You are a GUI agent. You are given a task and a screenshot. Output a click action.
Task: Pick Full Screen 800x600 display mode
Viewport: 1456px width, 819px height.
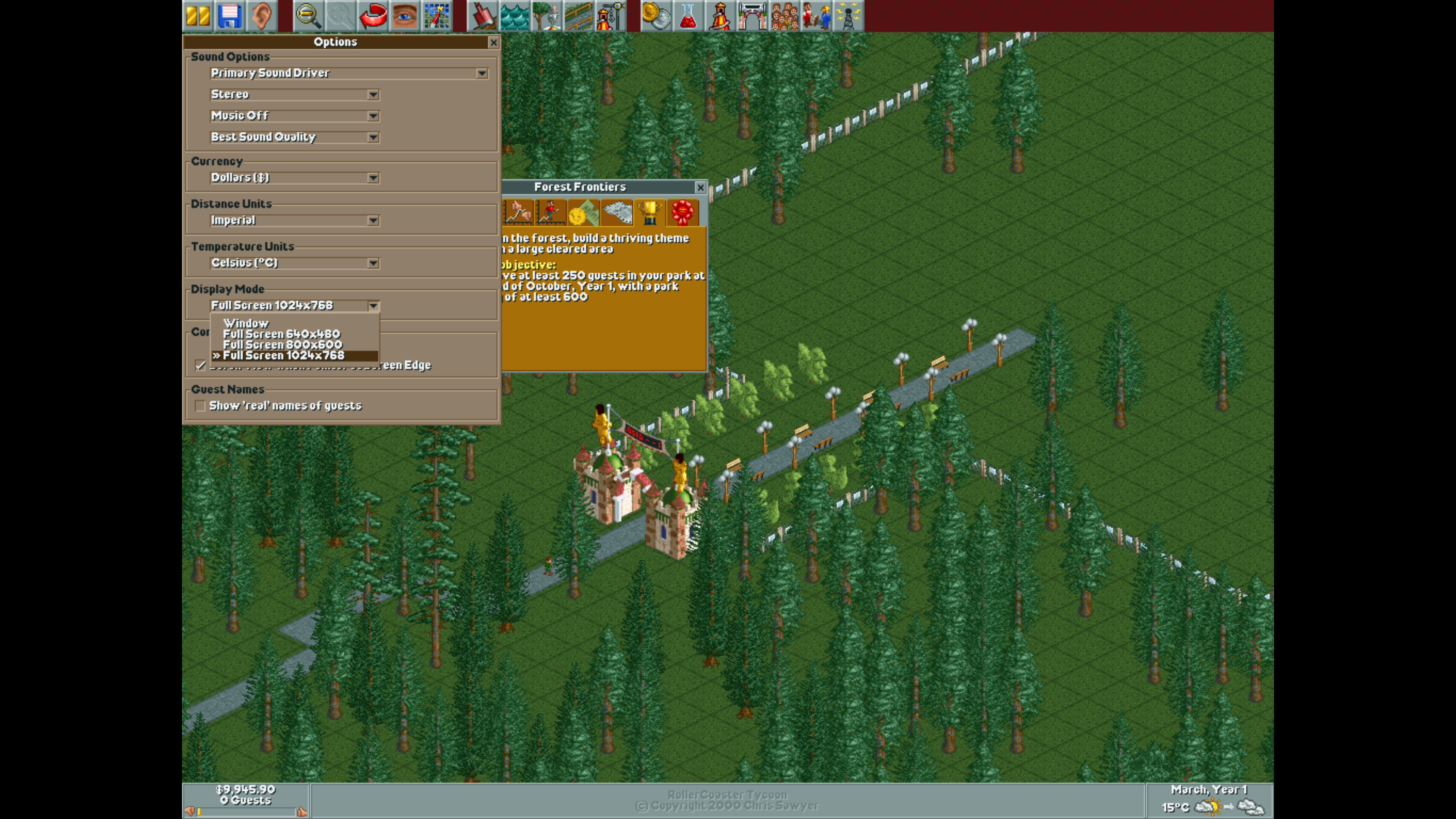[282, 345]
